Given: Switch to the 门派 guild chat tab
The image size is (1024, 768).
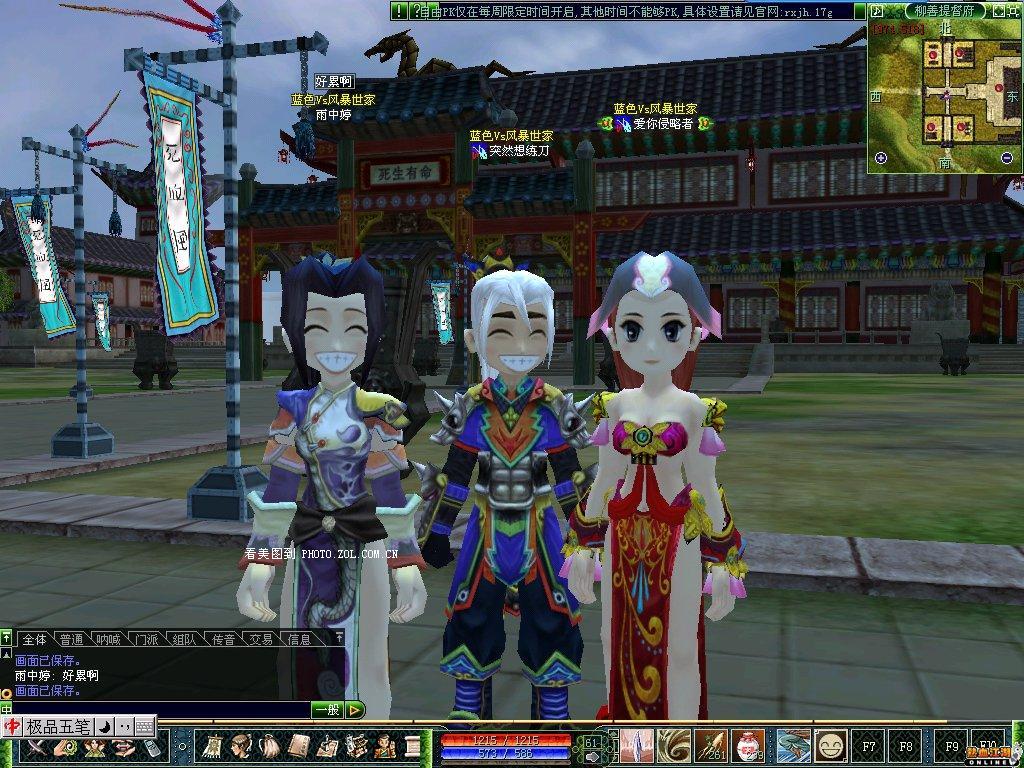Looking at the screenshot, I should tap(146, 639).
